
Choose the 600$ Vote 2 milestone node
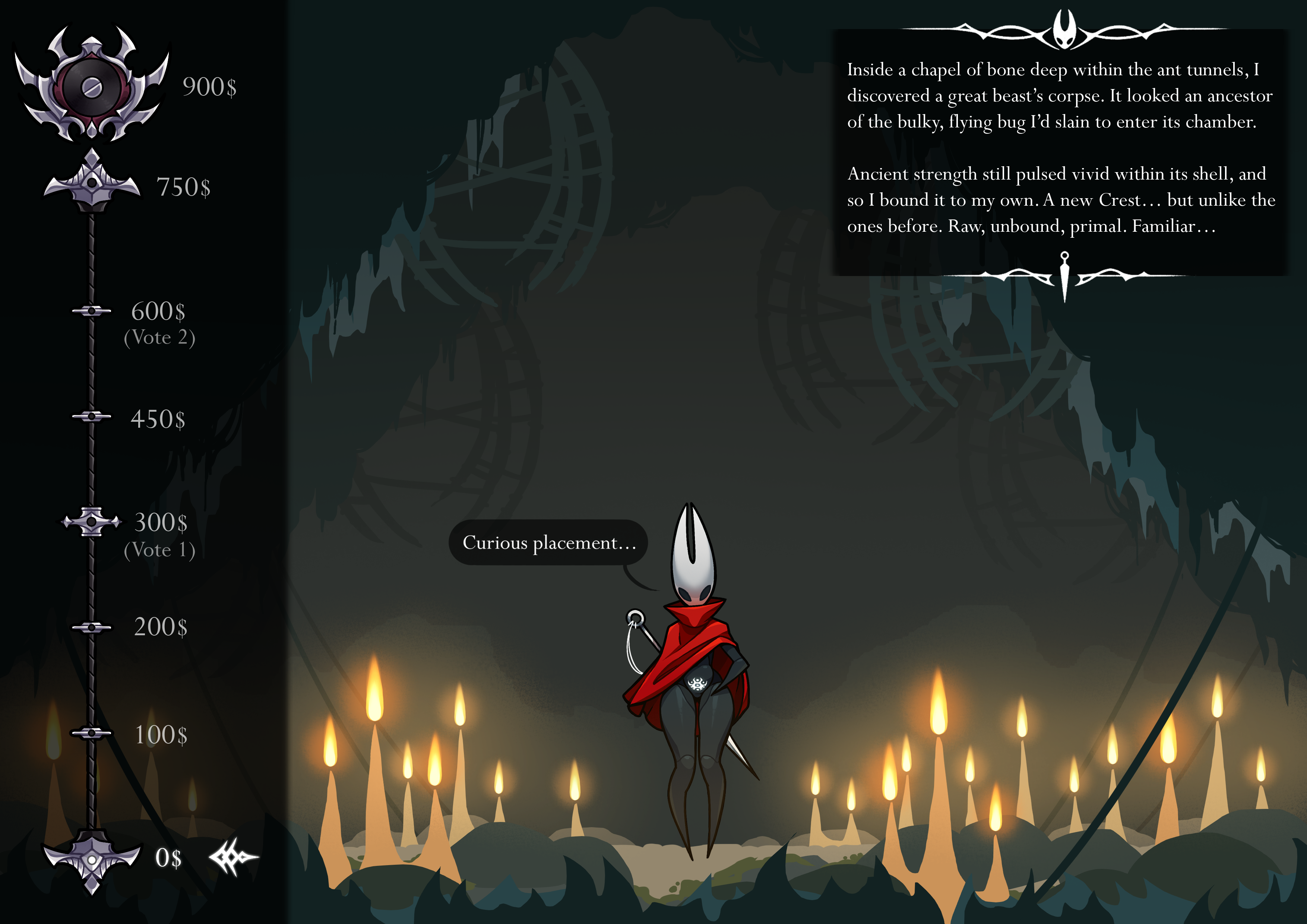click(x=92, y=311)
